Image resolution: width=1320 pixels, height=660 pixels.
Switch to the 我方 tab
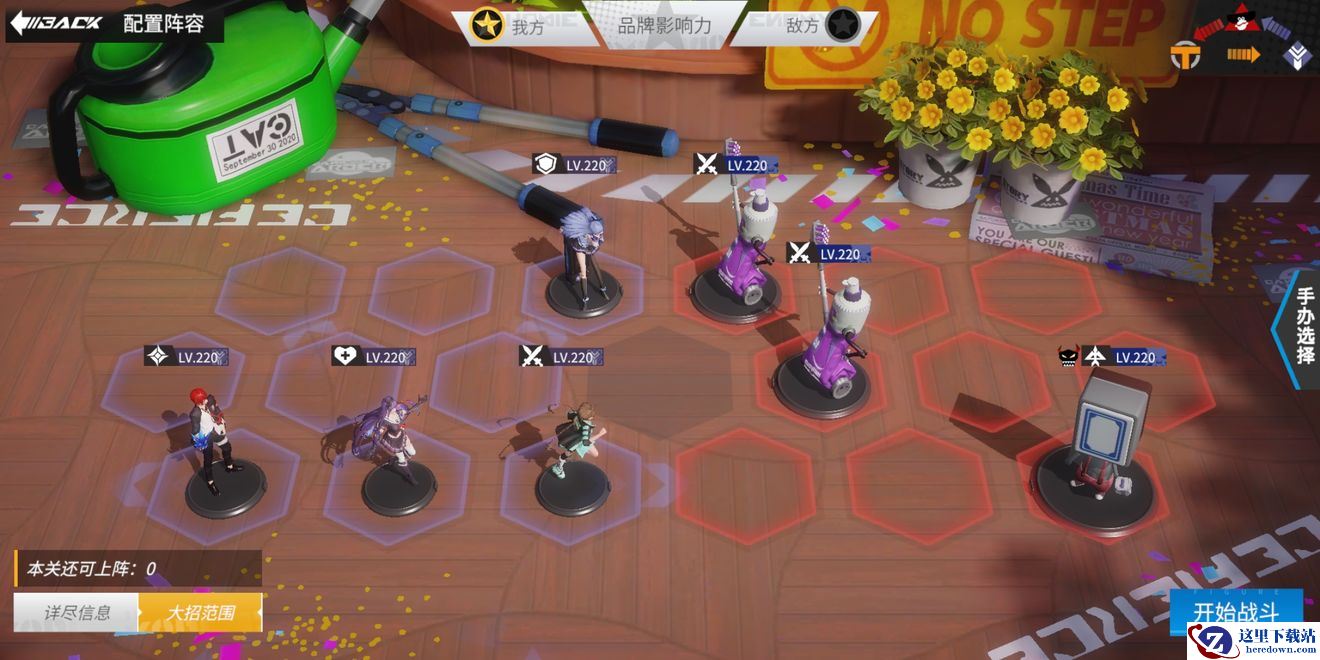[512, 26]
